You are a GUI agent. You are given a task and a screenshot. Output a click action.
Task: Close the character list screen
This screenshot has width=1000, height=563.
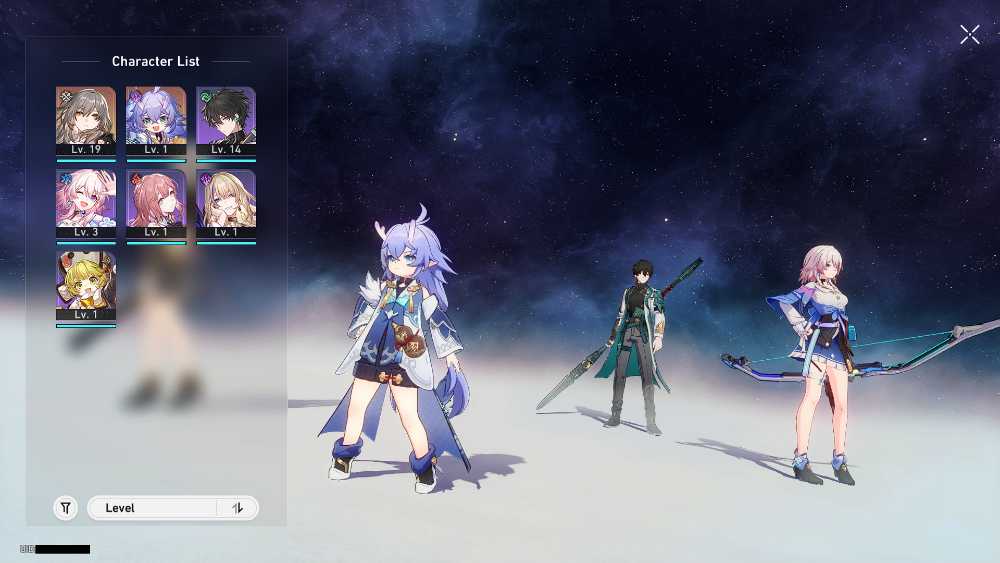click(x=969, y=35)
